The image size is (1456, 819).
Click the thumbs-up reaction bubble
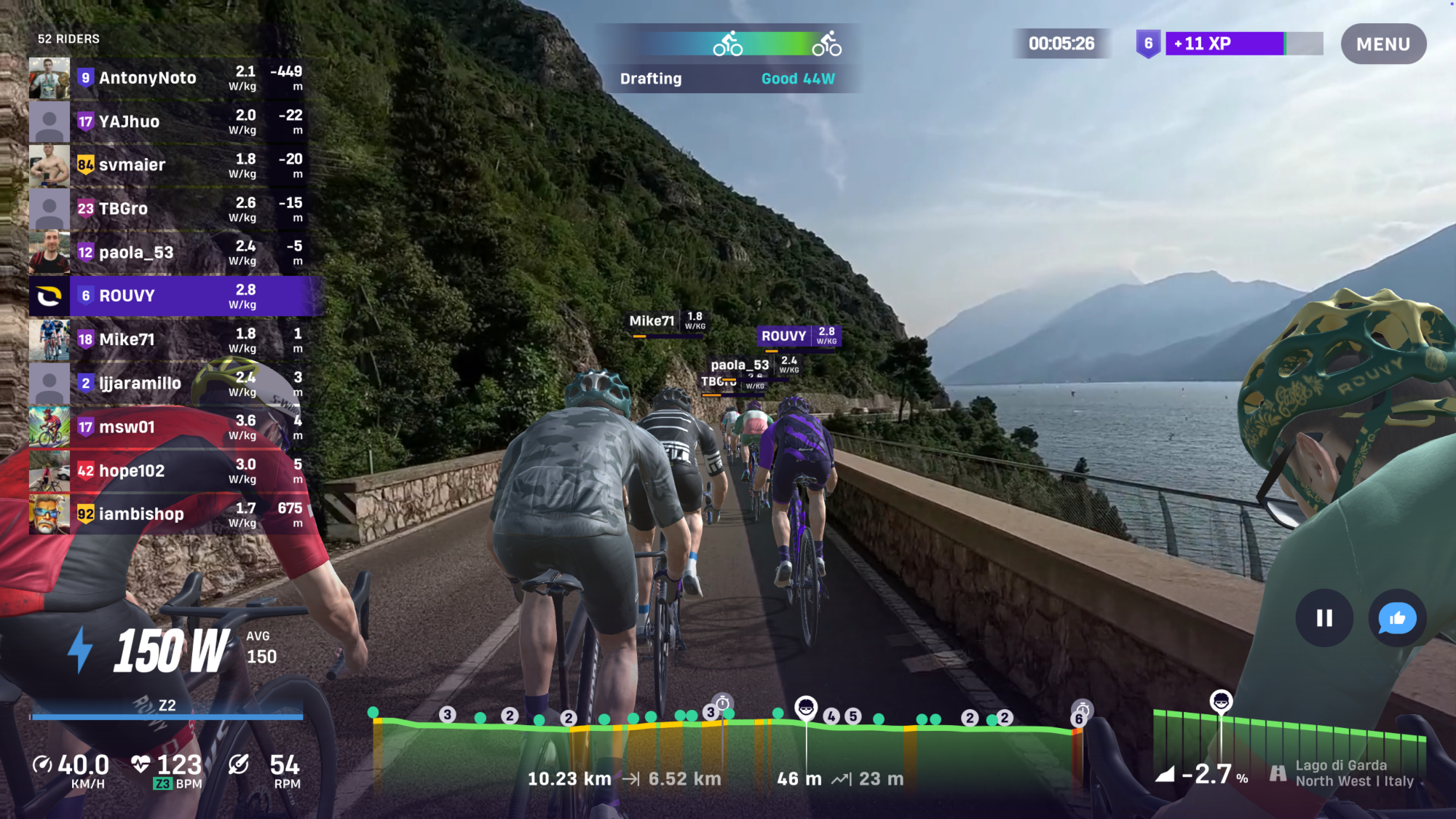1396,619
